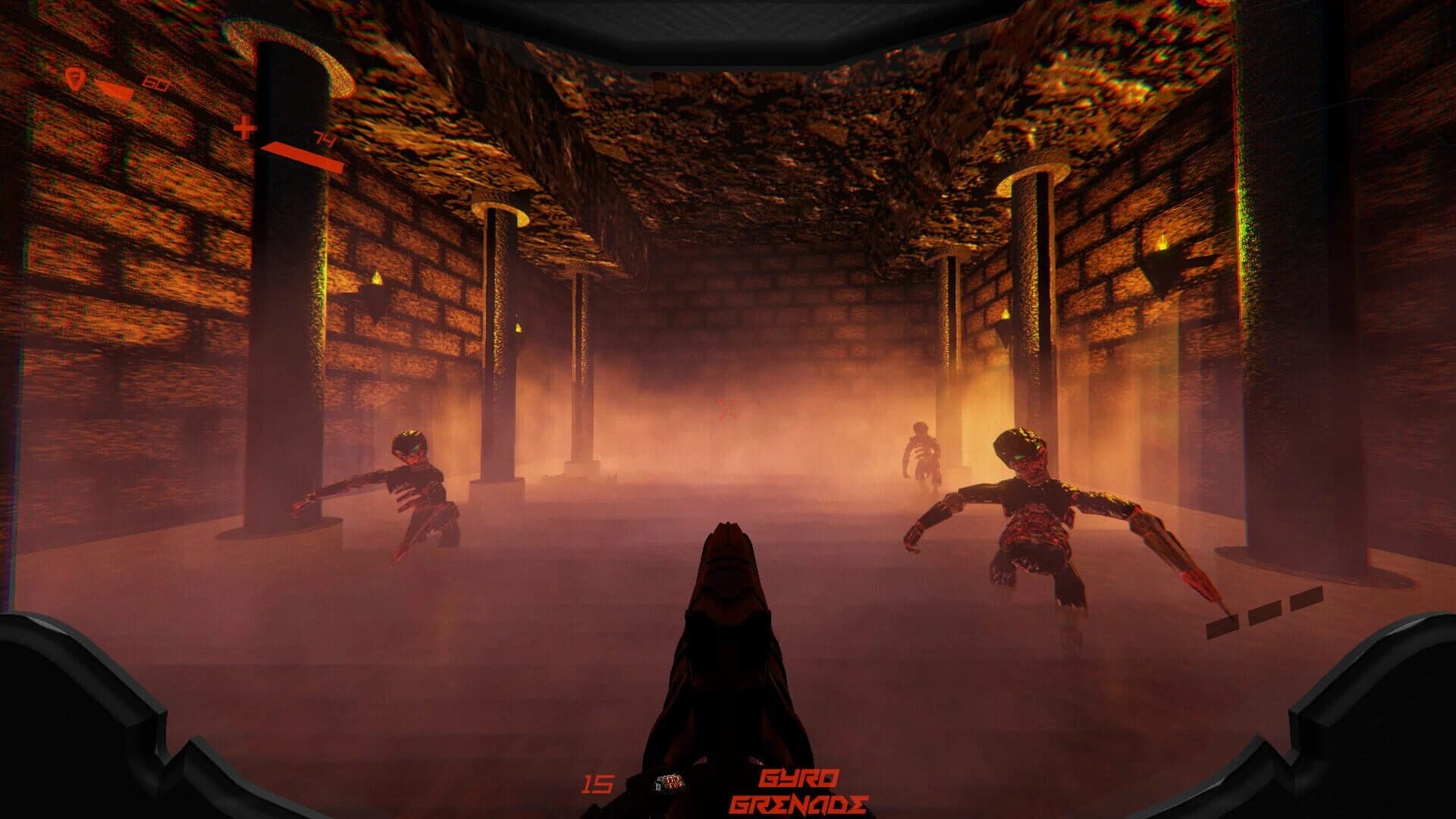The image size is (1456, 819).
Task: Click the red crosshair at screen center
Action: [x=727, y=408]
